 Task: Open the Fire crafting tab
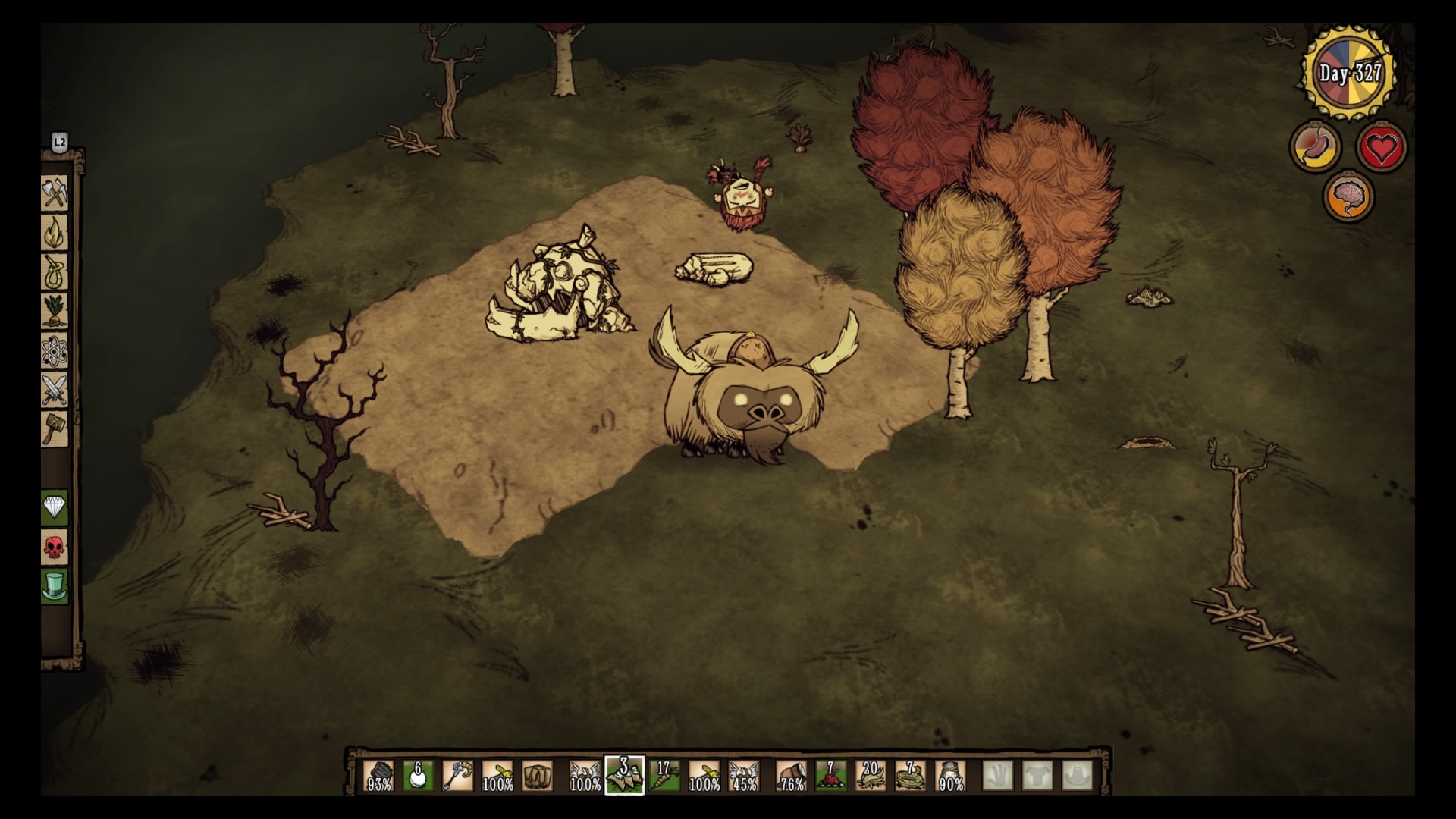[x=55, y=233]
